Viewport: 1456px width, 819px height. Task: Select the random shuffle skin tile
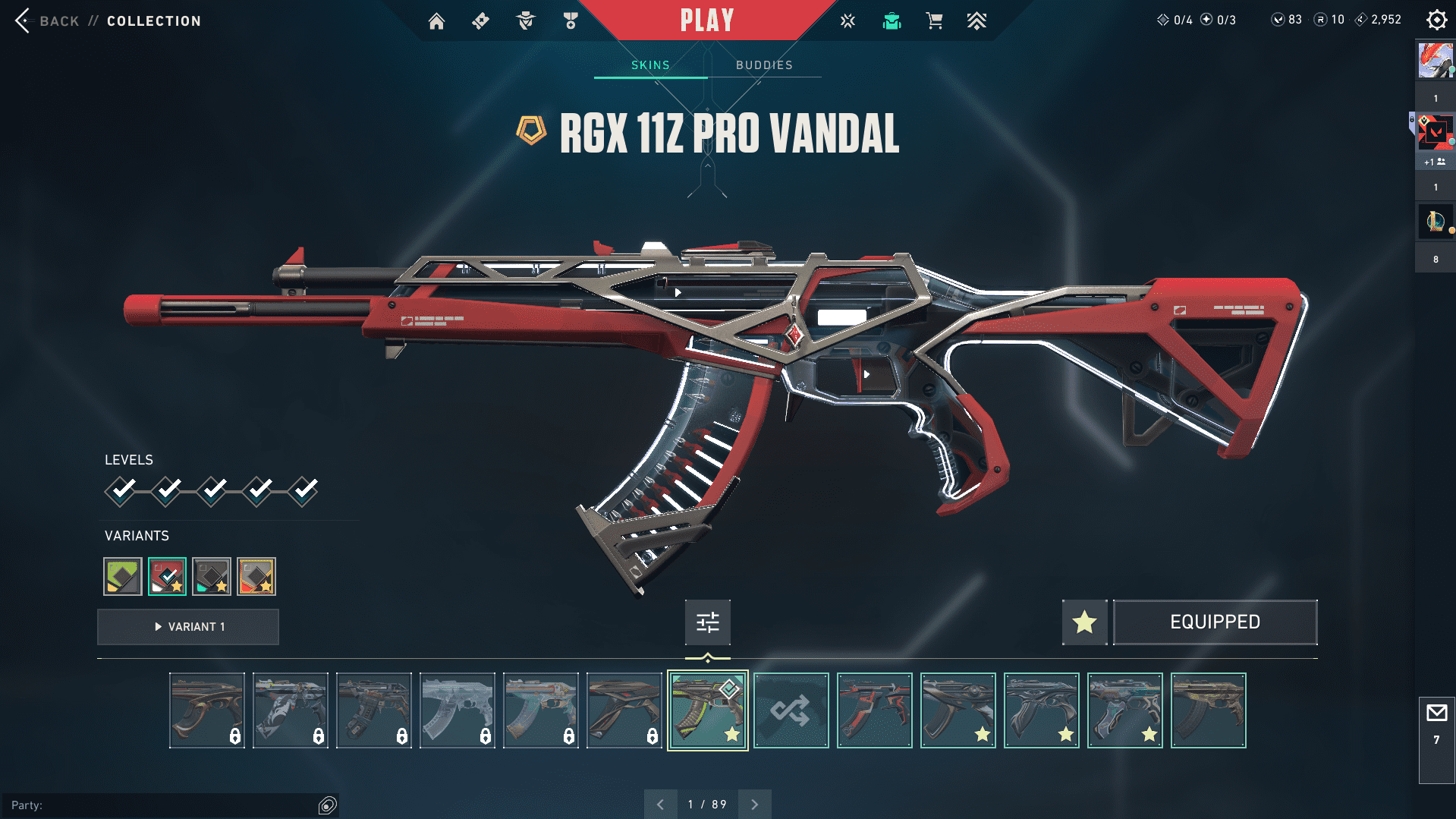click(x=791, y=710)
